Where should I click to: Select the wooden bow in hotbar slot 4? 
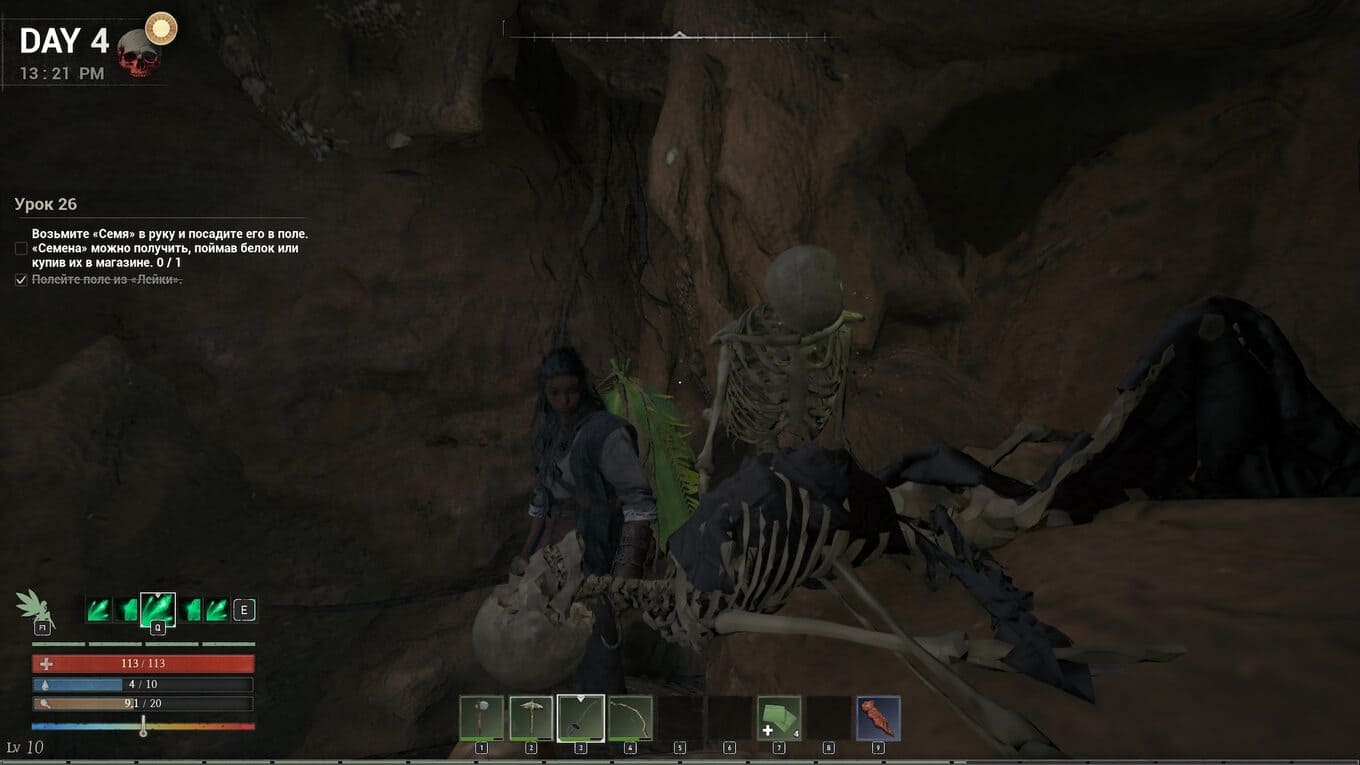point(630,718)
